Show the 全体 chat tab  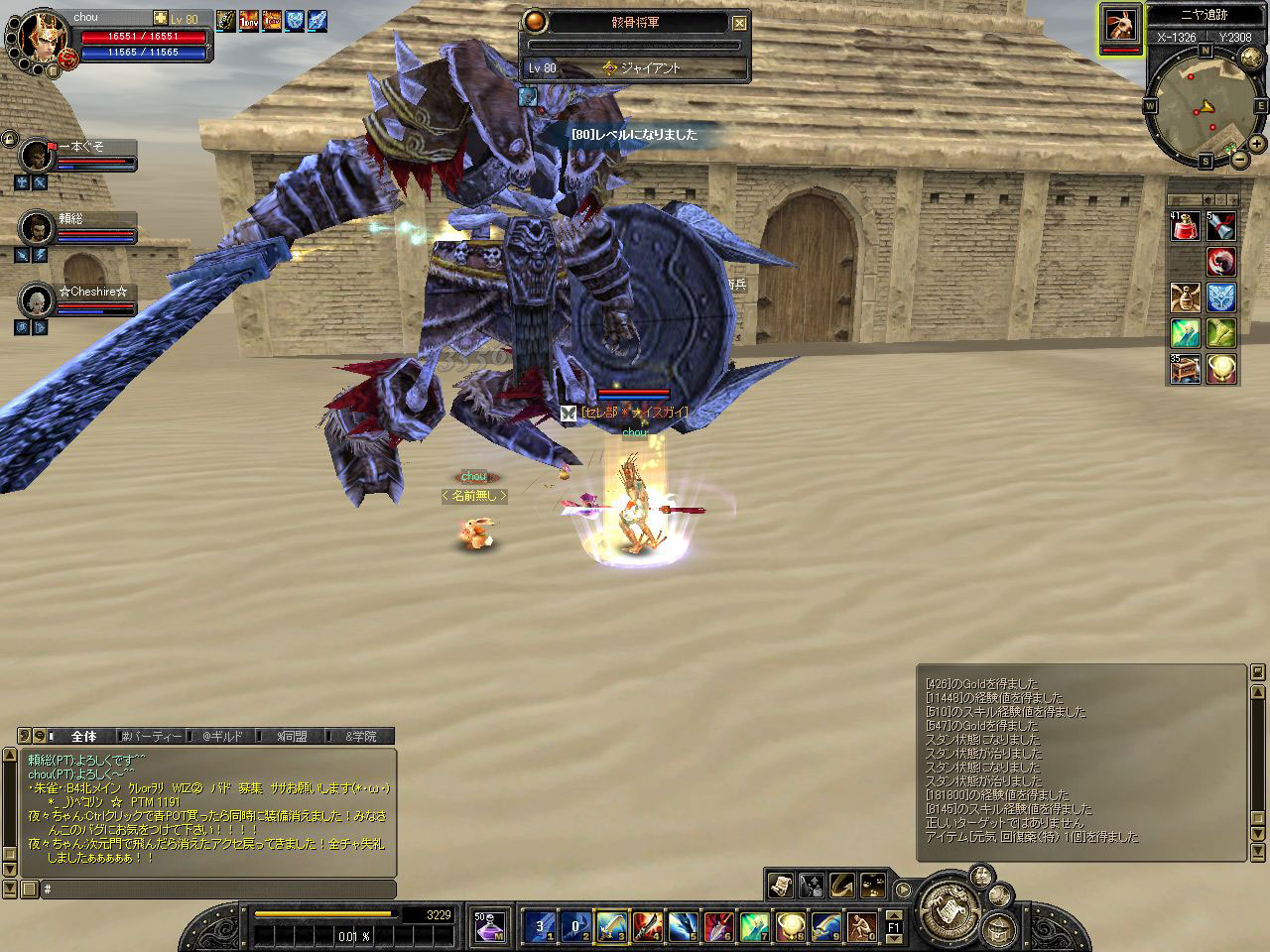tap(83, 736)
